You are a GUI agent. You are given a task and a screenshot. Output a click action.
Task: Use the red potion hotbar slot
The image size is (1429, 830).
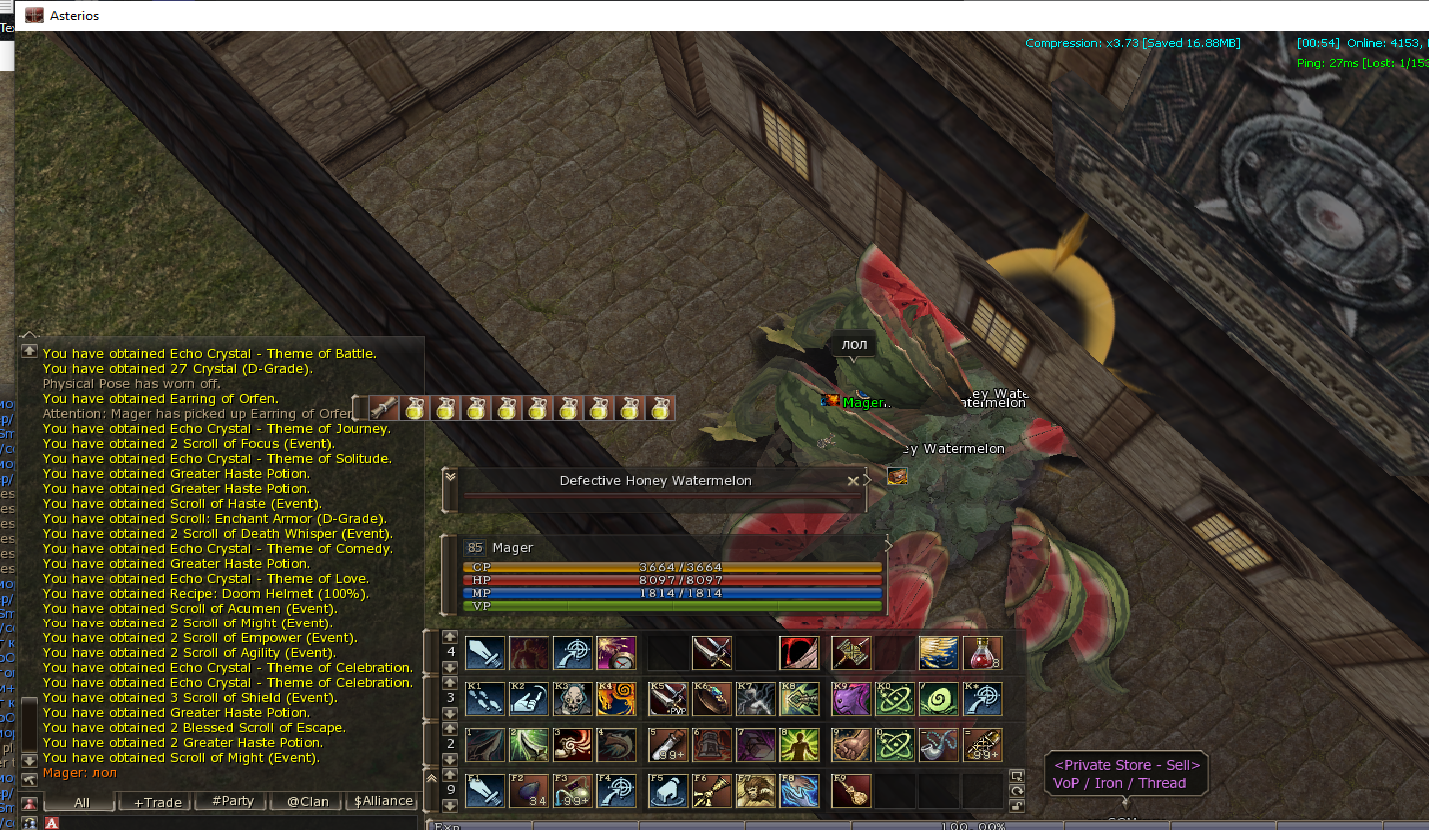pyautogui.click(x=982, y=653)
